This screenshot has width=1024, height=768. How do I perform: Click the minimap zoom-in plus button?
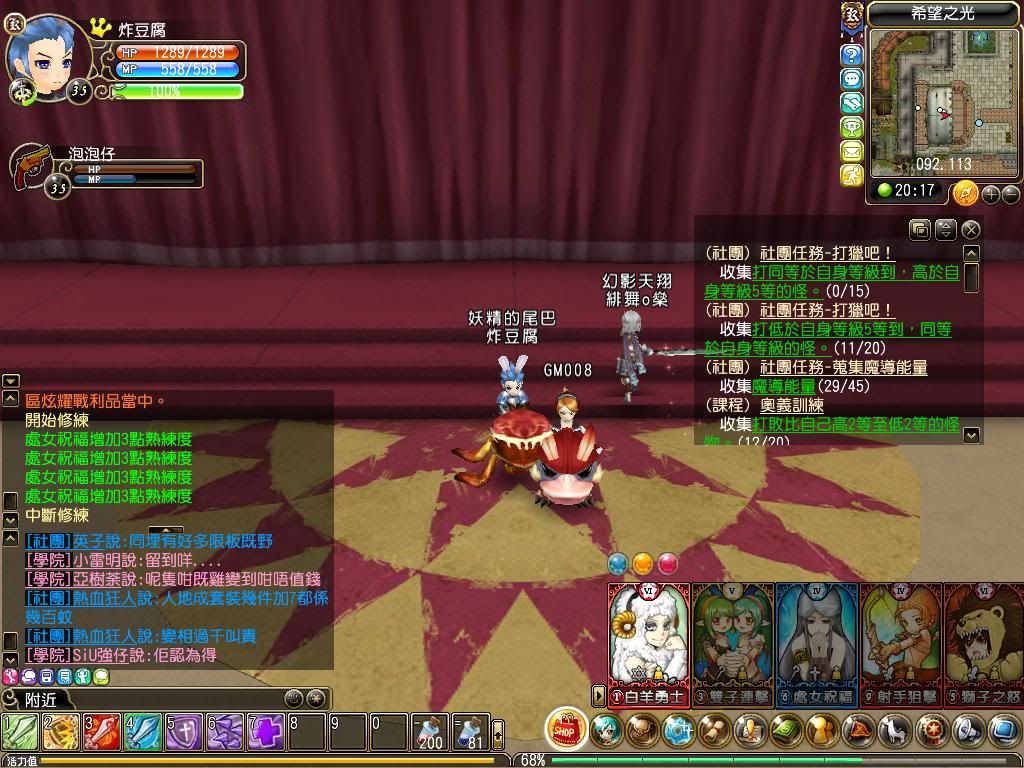pos(991,194)
